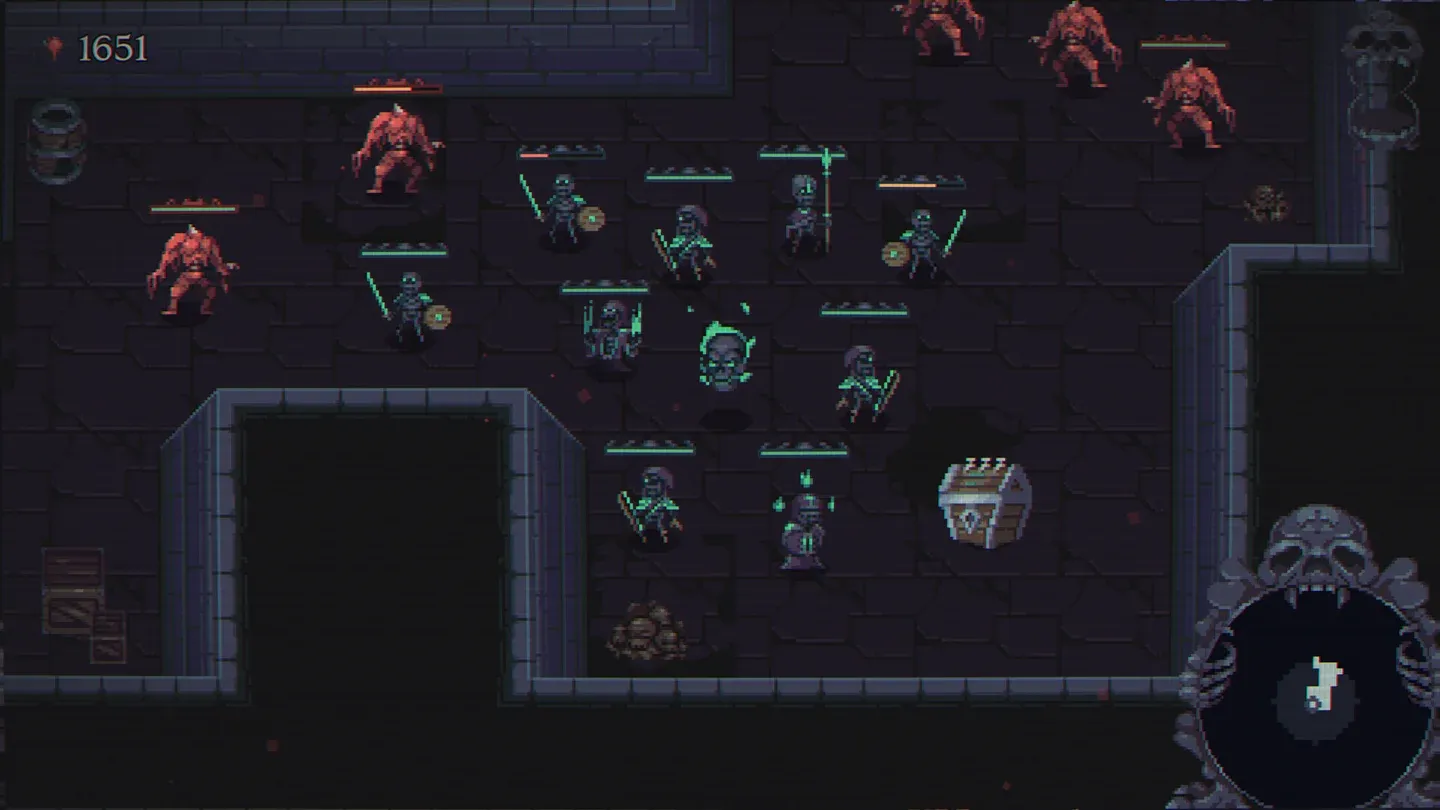The image size is (1440, 810).
Task: Click the orange health bar above the wounded demon
Action: (396, 86)
